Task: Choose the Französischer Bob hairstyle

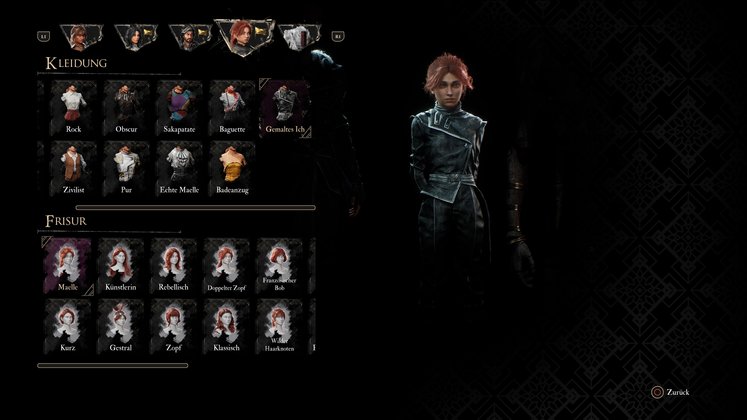Action: click(280, 266)
